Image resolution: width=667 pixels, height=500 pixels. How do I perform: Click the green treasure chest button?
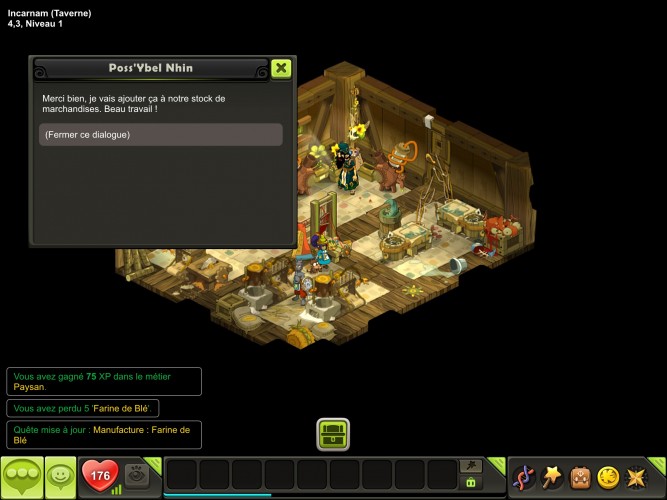click(x=333, y=434)
